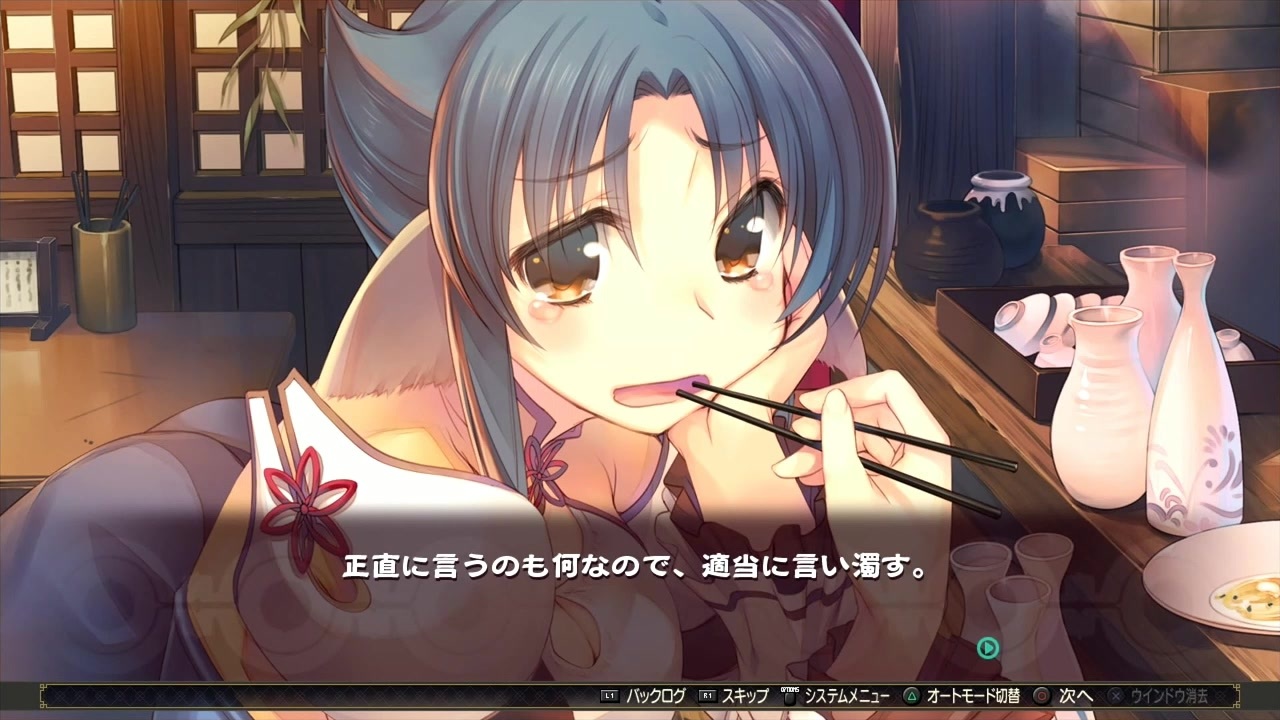This screenshot has width=1280, height=720.
Task: Click the L1 button icon beside バックログ
Action: click(x=608, y=698)
